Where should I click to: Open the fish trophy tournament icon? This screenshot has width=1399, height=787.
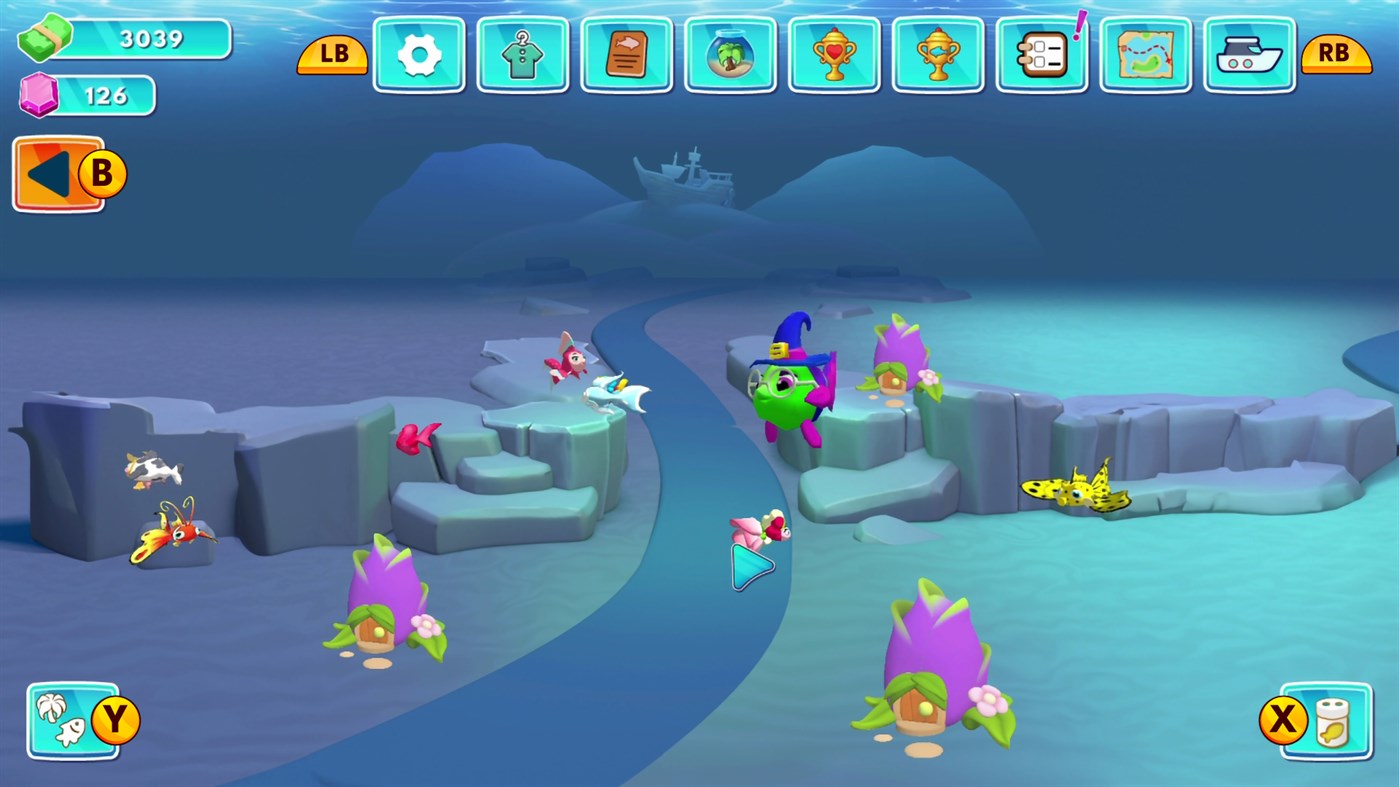938,55
